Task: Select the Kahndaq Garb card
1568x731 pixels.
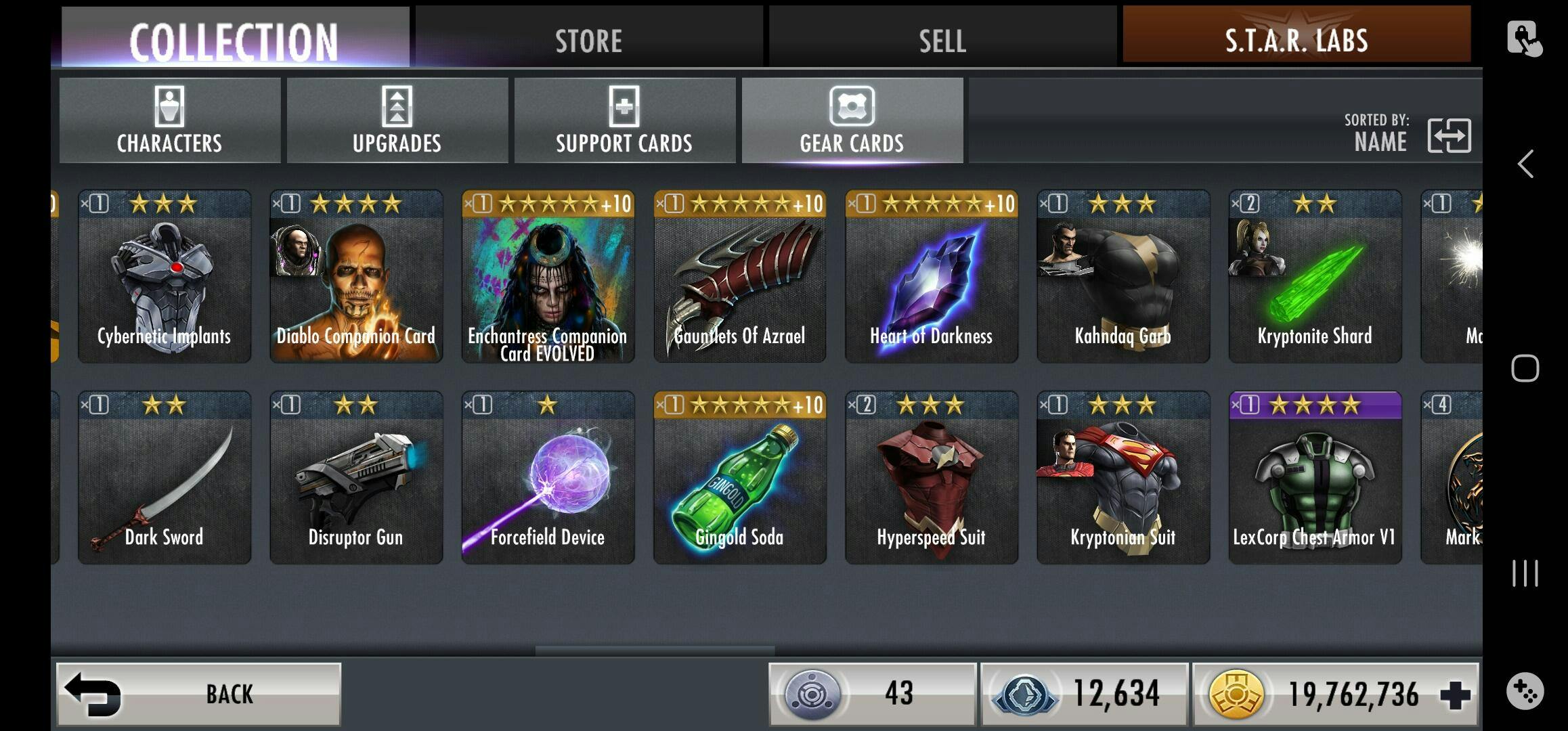Action: 1123,276
